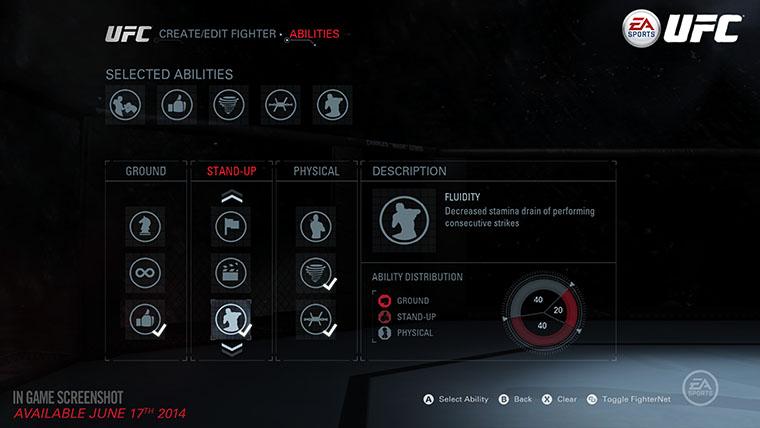760x428 pixels.
Task: Activate the Stand-Up column header
Action: coord(231,171)
